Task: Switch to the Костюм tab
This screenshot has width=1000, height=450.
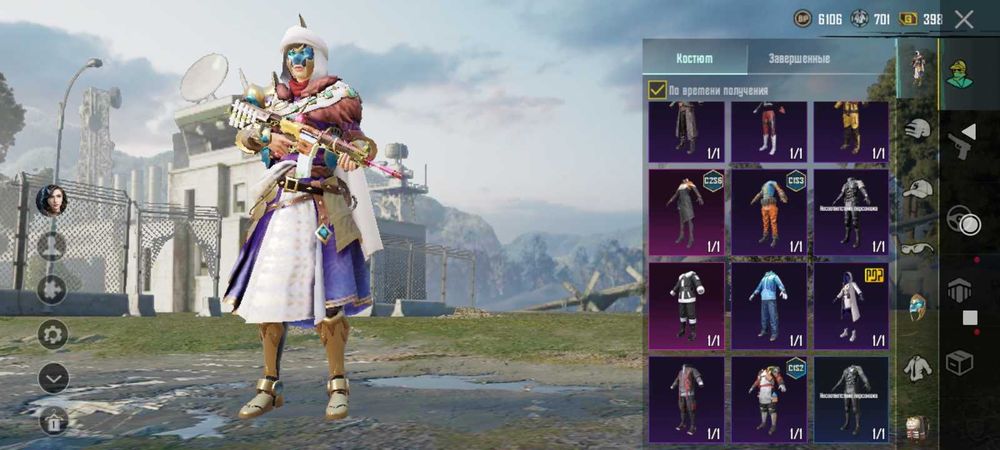Action: pyautogui.click(x=694, y=58)
